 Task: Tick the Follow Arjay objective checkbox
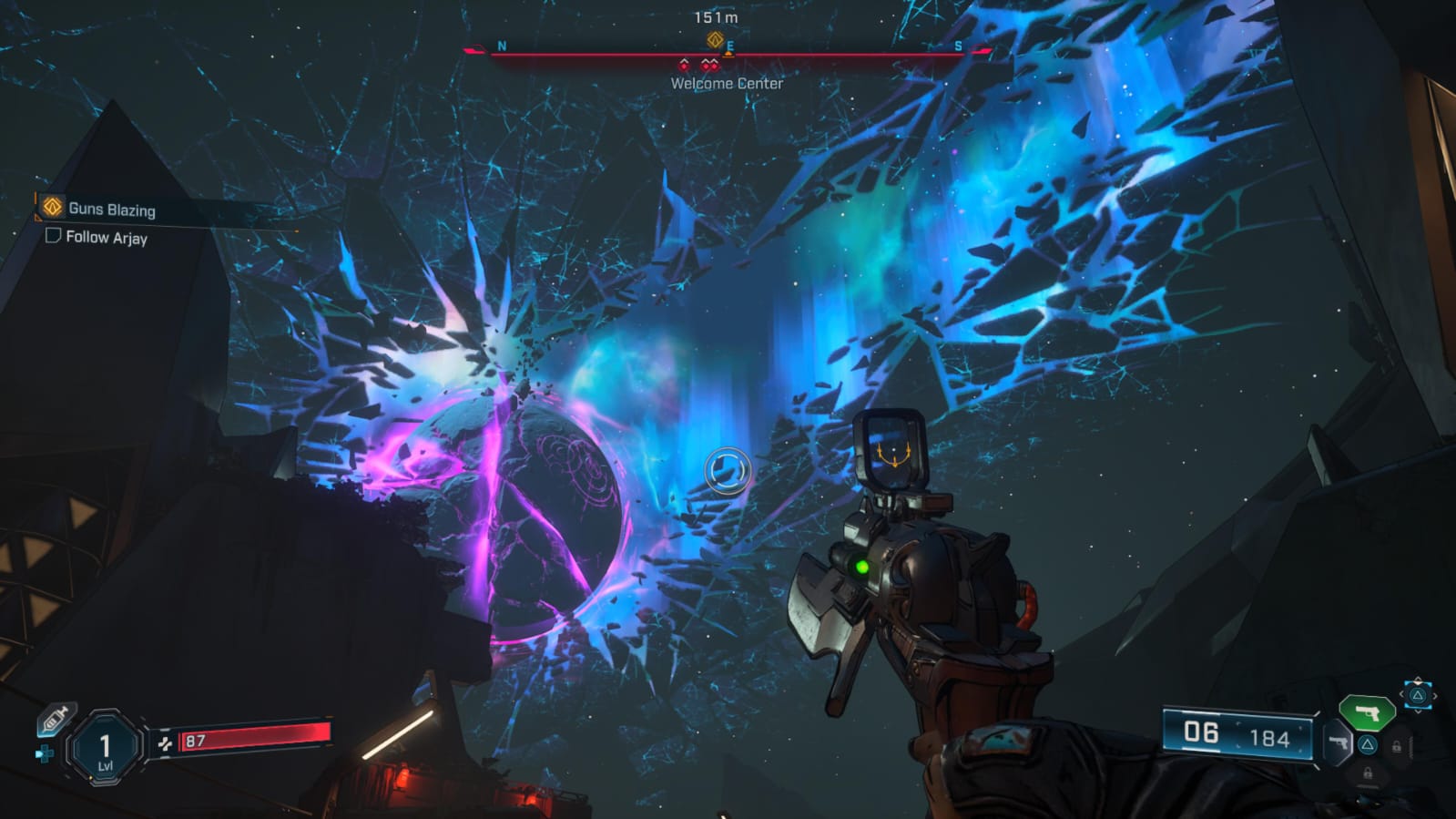pos(53,236)
